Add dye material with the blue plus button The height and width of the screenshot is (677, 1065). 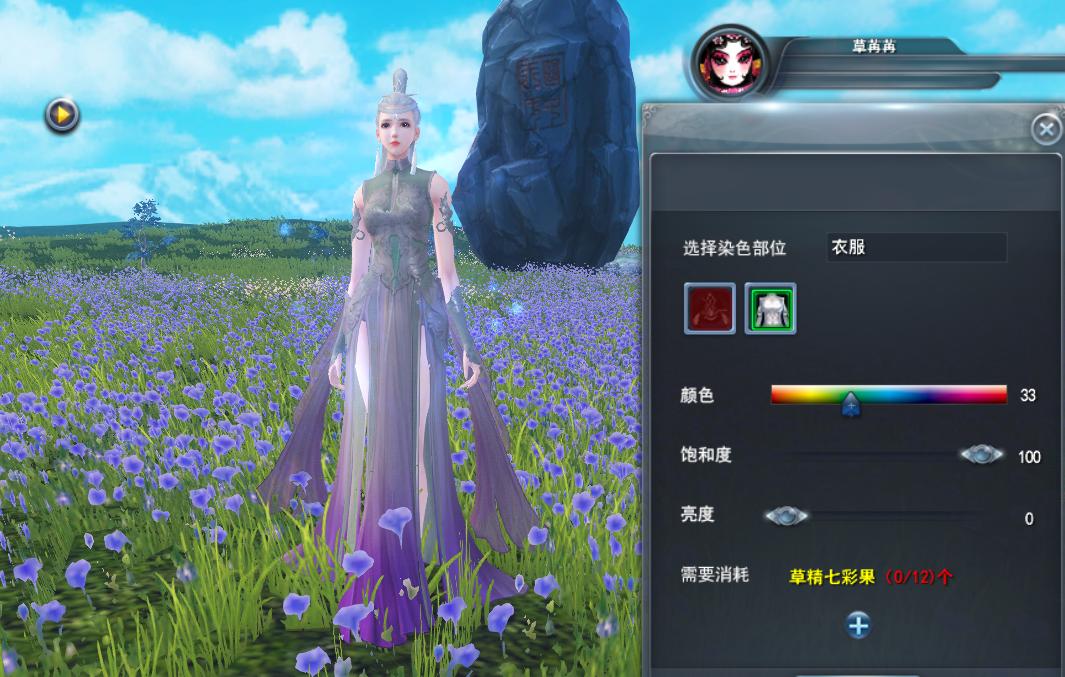tap(858, 625)
